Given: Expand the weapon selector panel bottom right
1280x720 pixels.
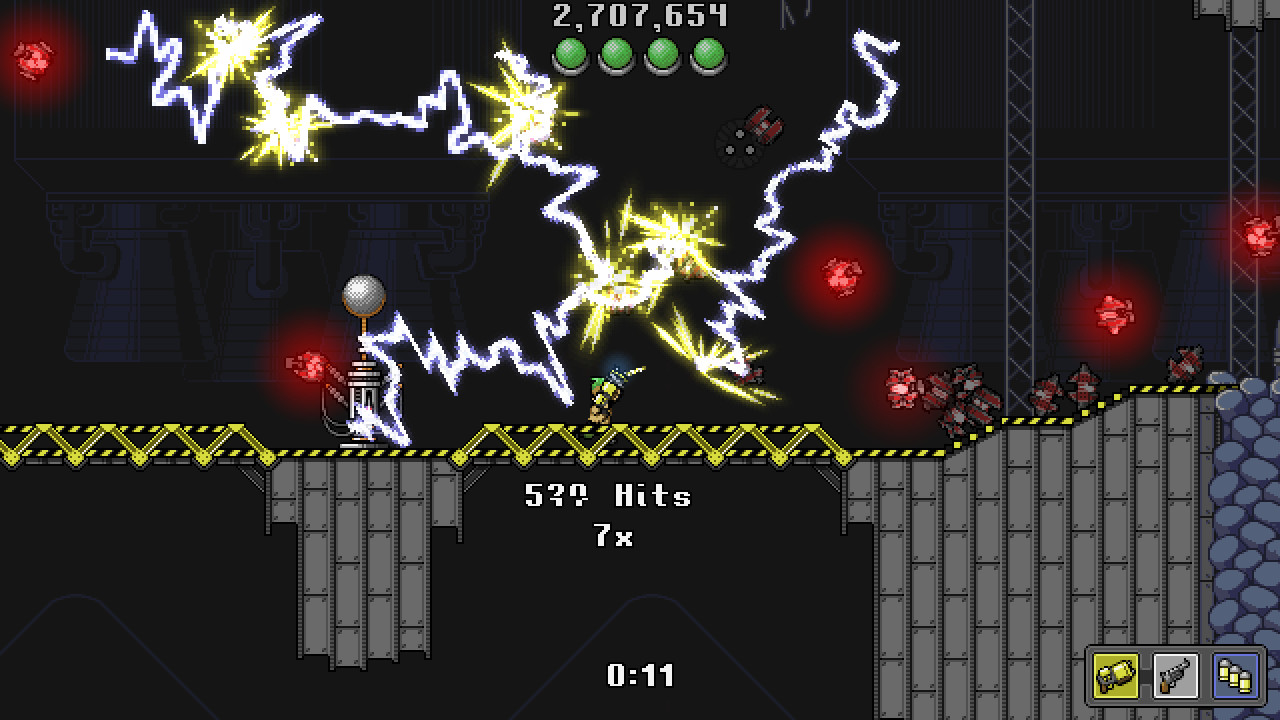Looking at the screenshot, I should [1174, 677].
